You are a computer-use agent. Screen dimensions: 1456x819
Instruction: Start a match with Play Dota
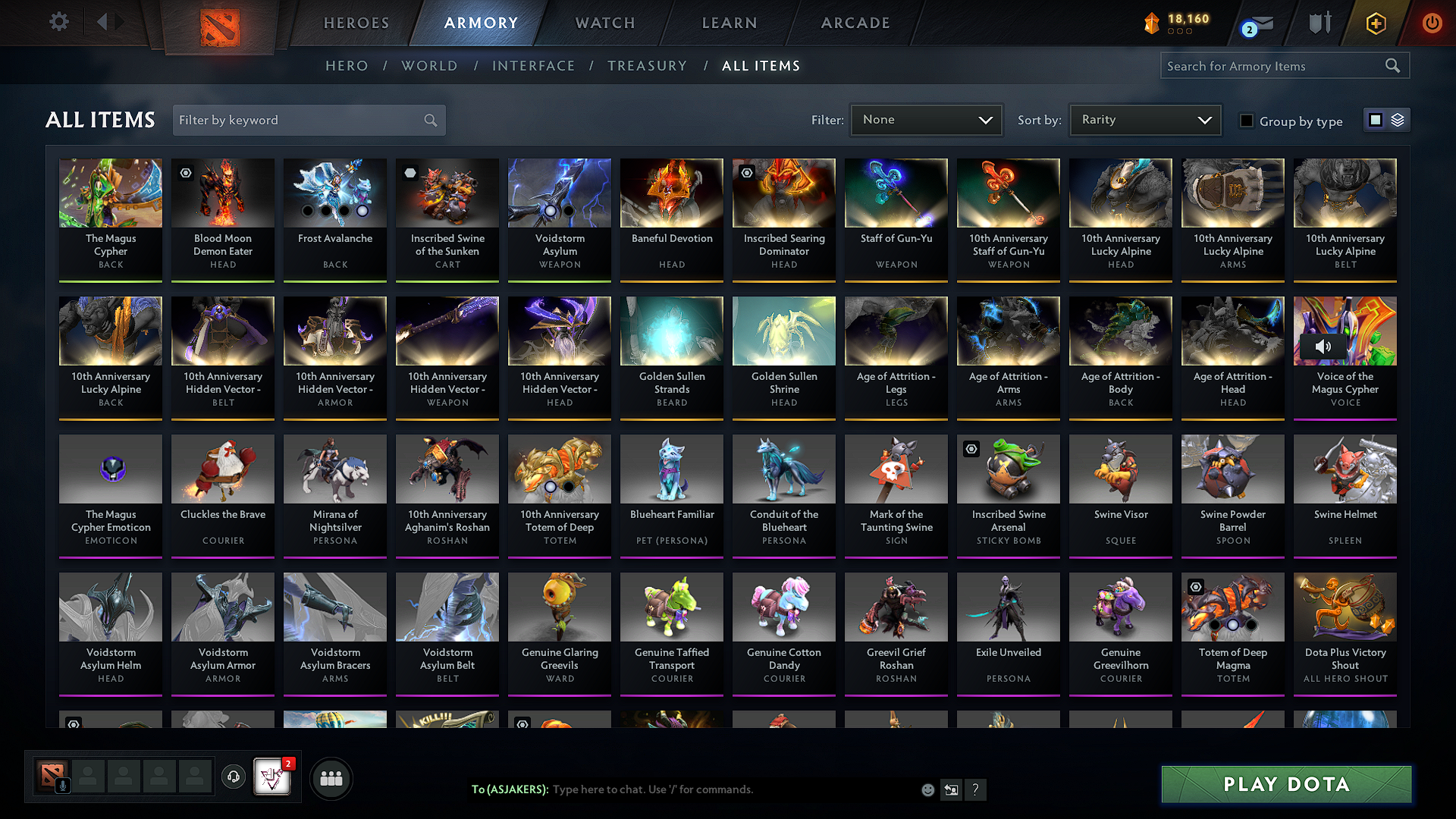coord(1286,784)
